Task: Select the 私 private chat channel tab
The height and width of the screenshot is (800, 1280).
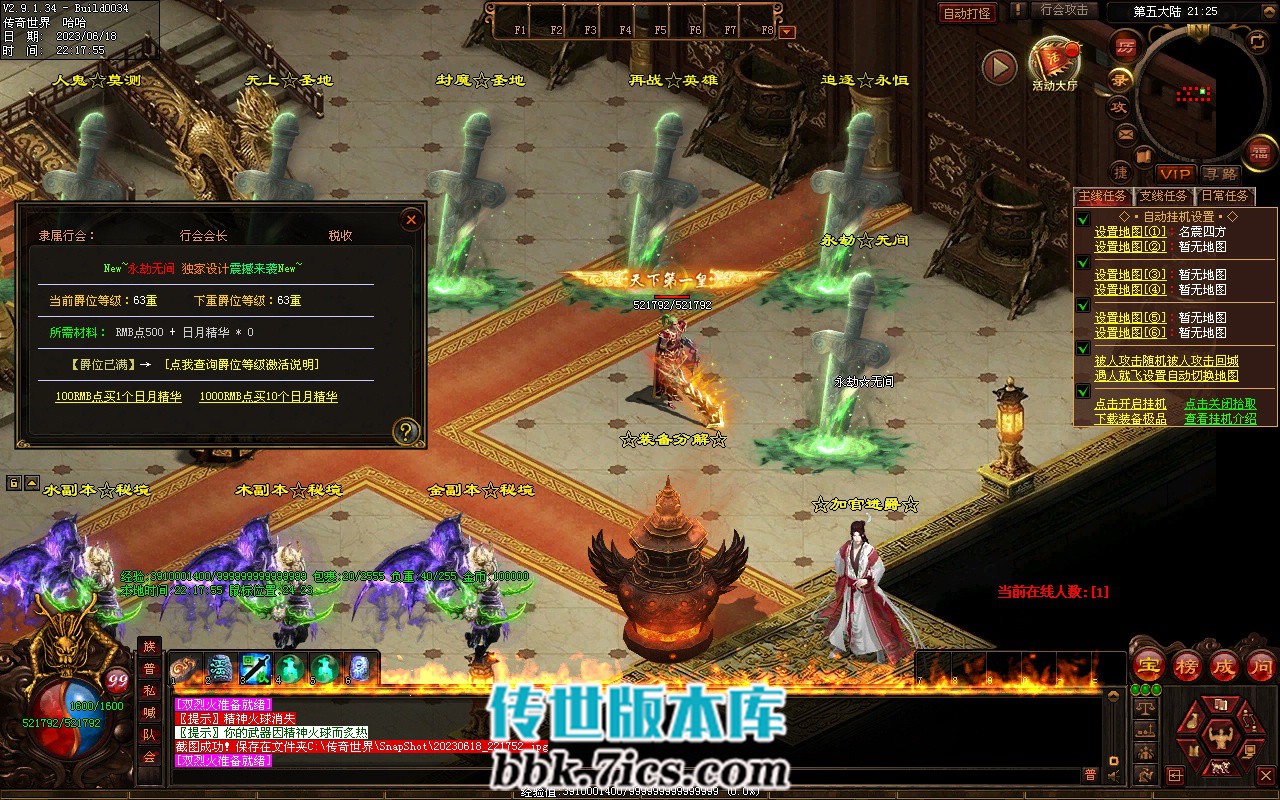Action: click(x=149, y=691)
